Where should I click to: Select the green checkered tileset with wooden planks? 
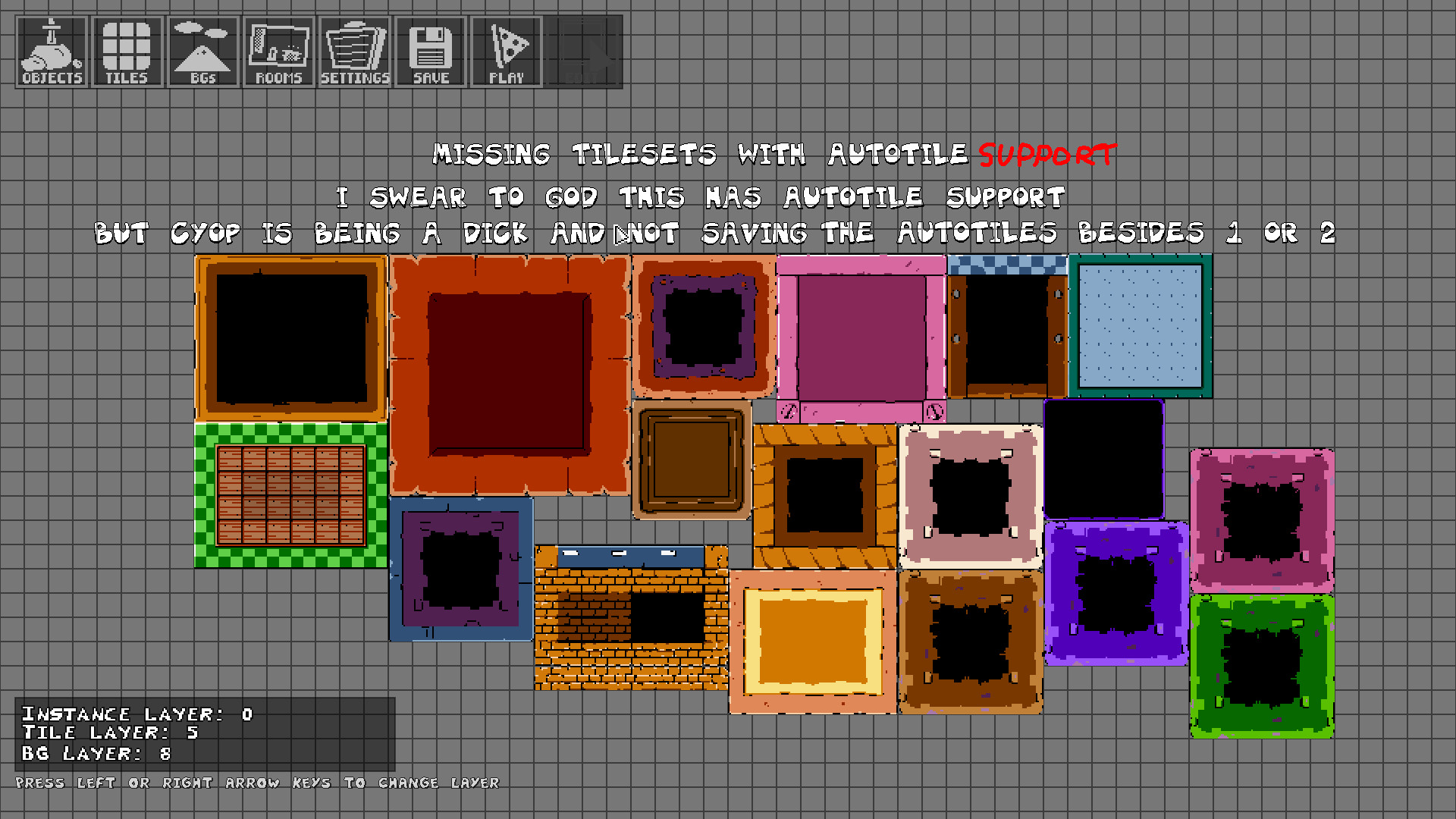tap(290, 493)
